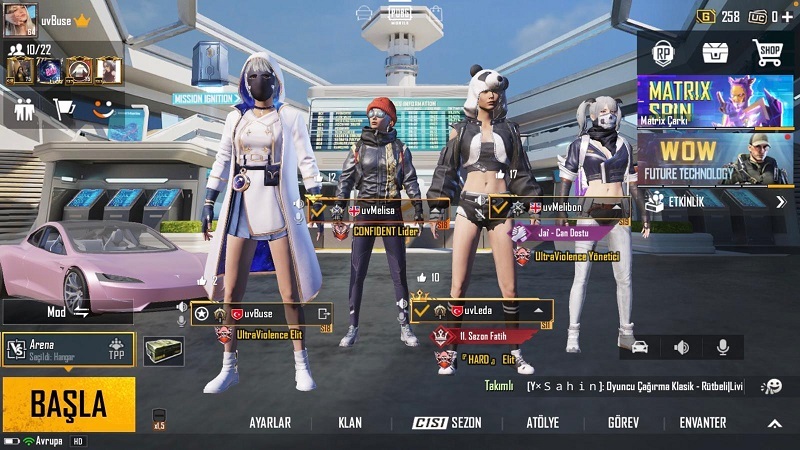Open the RP Royale Pass icon
Screen dimensions: 800x450
[663, 53]
